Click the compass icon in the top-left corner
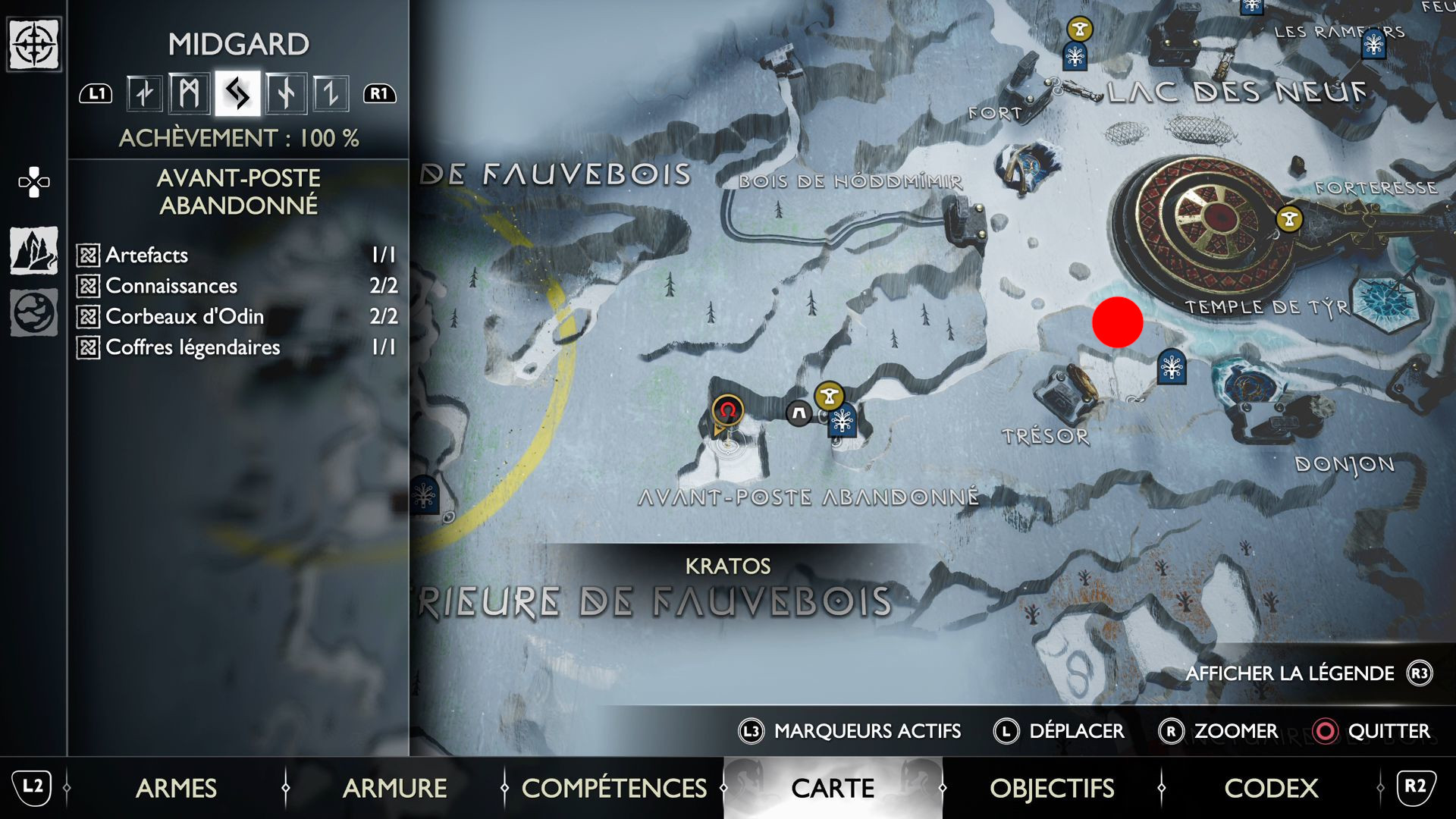 tap(33, 44)
